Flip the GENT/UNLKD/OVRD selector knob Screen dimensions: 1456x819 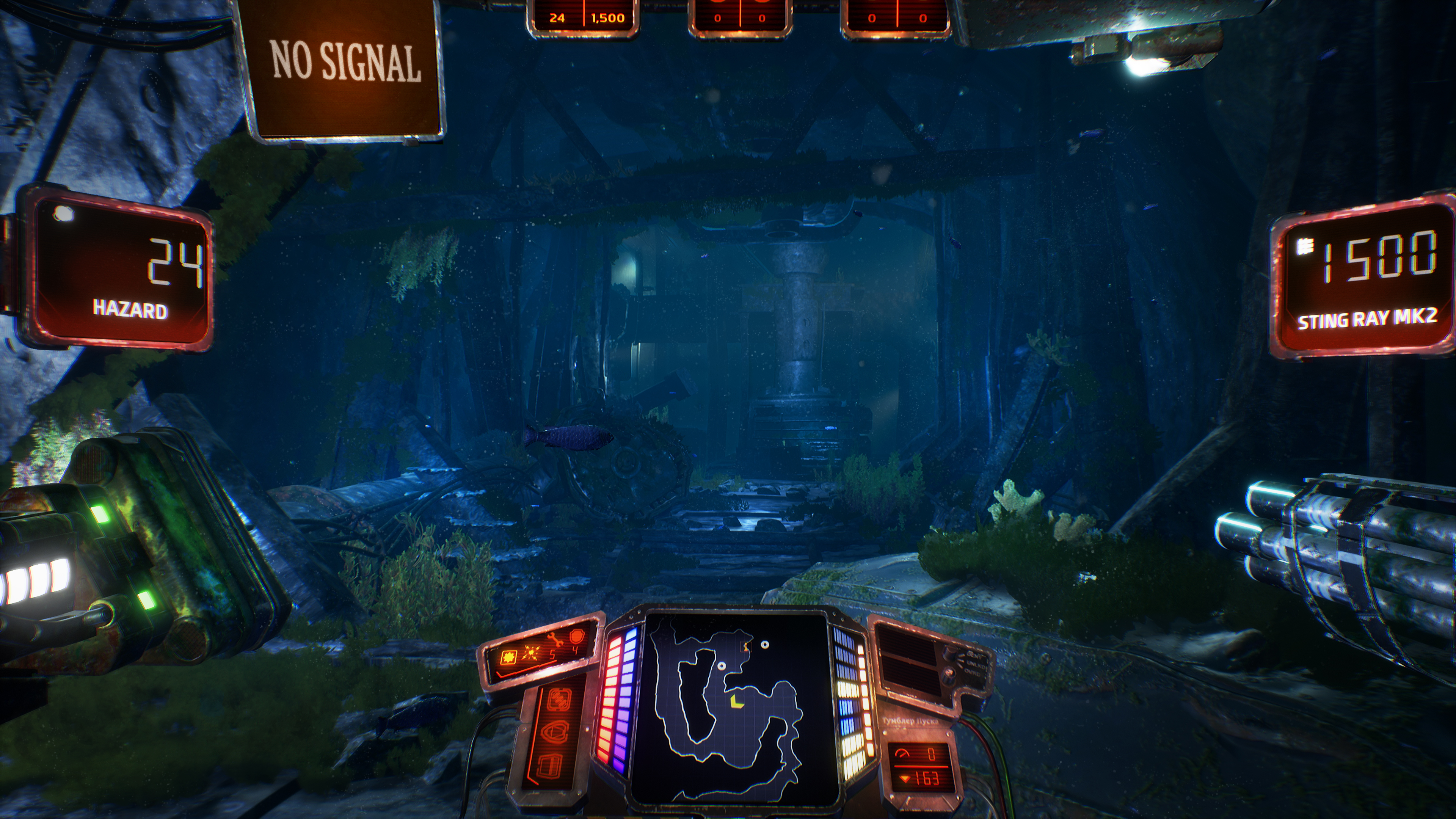point(950,653)
